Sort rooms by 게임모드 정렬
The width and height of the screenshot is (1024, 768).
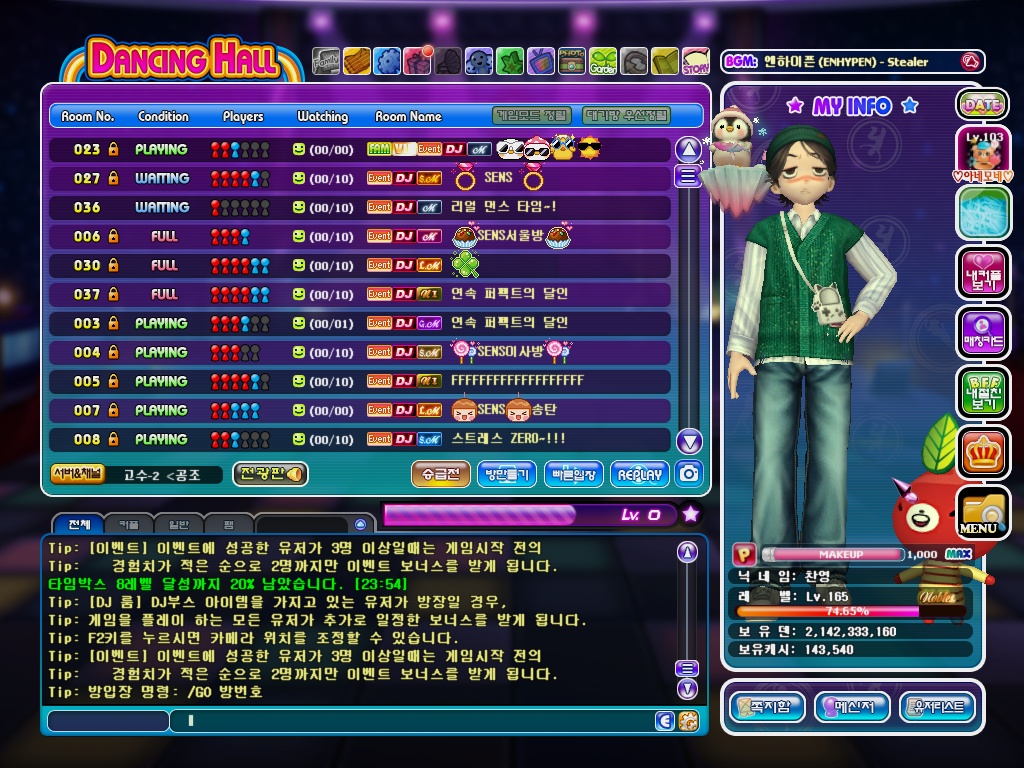534,115
